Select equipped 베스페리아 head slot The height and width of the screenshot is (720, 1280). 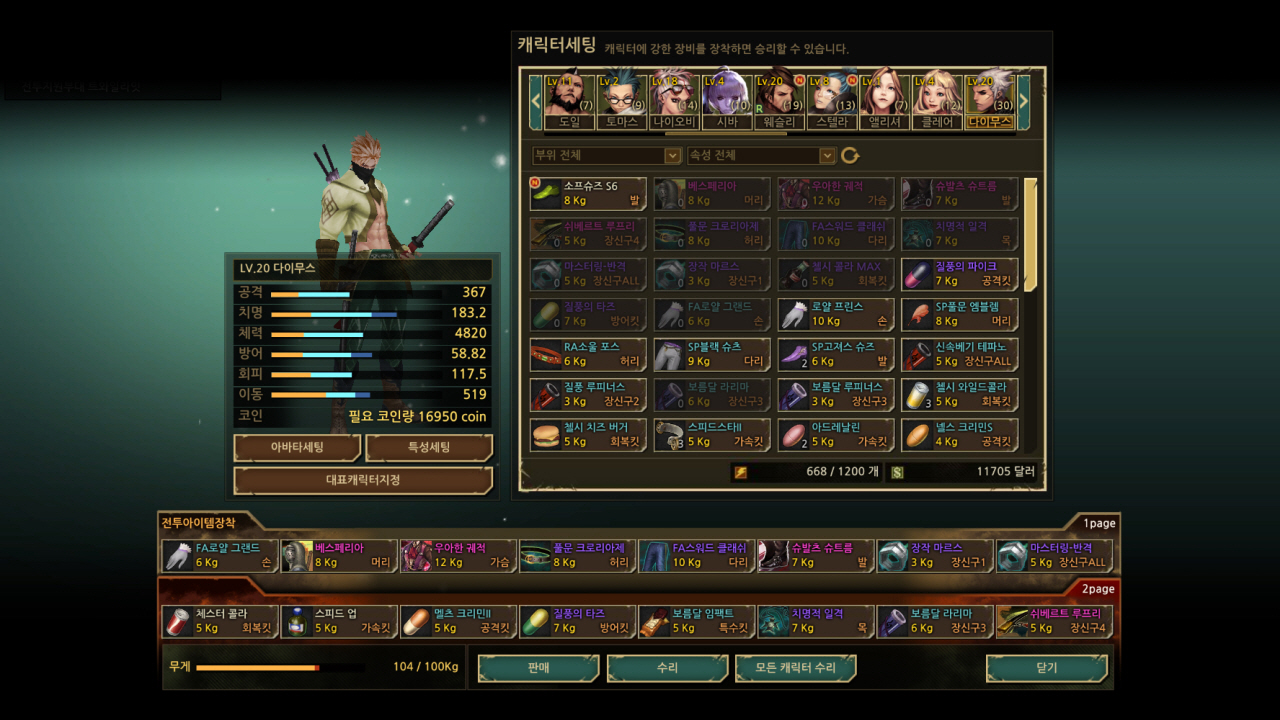coord(338,555)
